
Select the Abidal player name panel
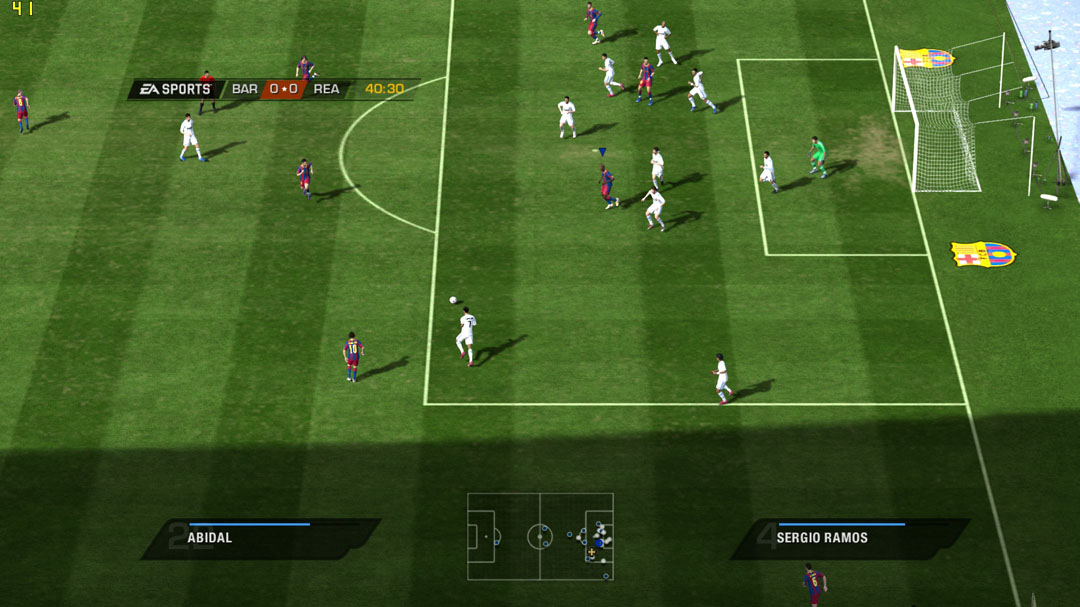260,538
